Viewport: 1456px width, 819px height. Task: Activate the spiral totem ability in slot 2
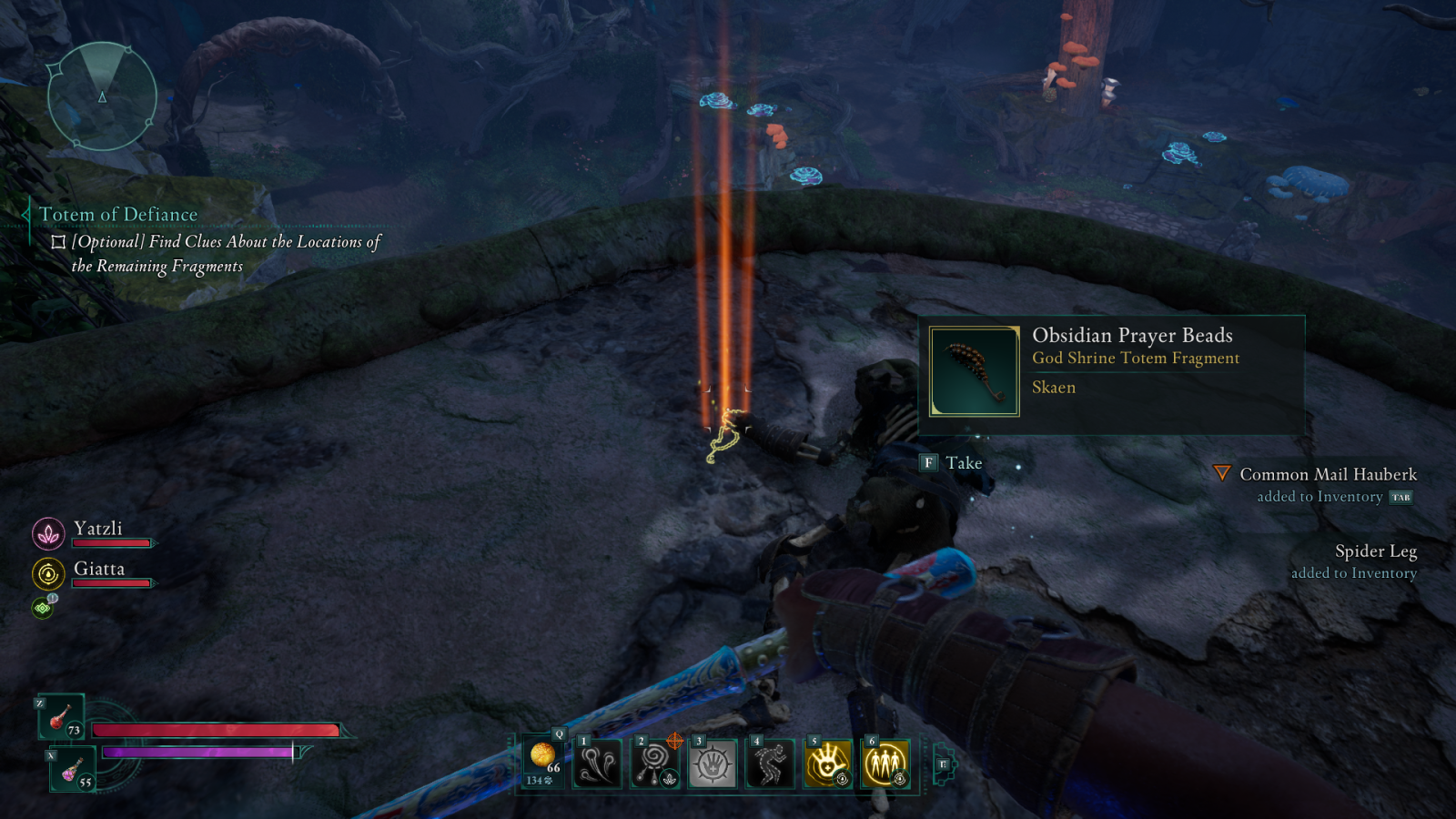pos(655,763)
